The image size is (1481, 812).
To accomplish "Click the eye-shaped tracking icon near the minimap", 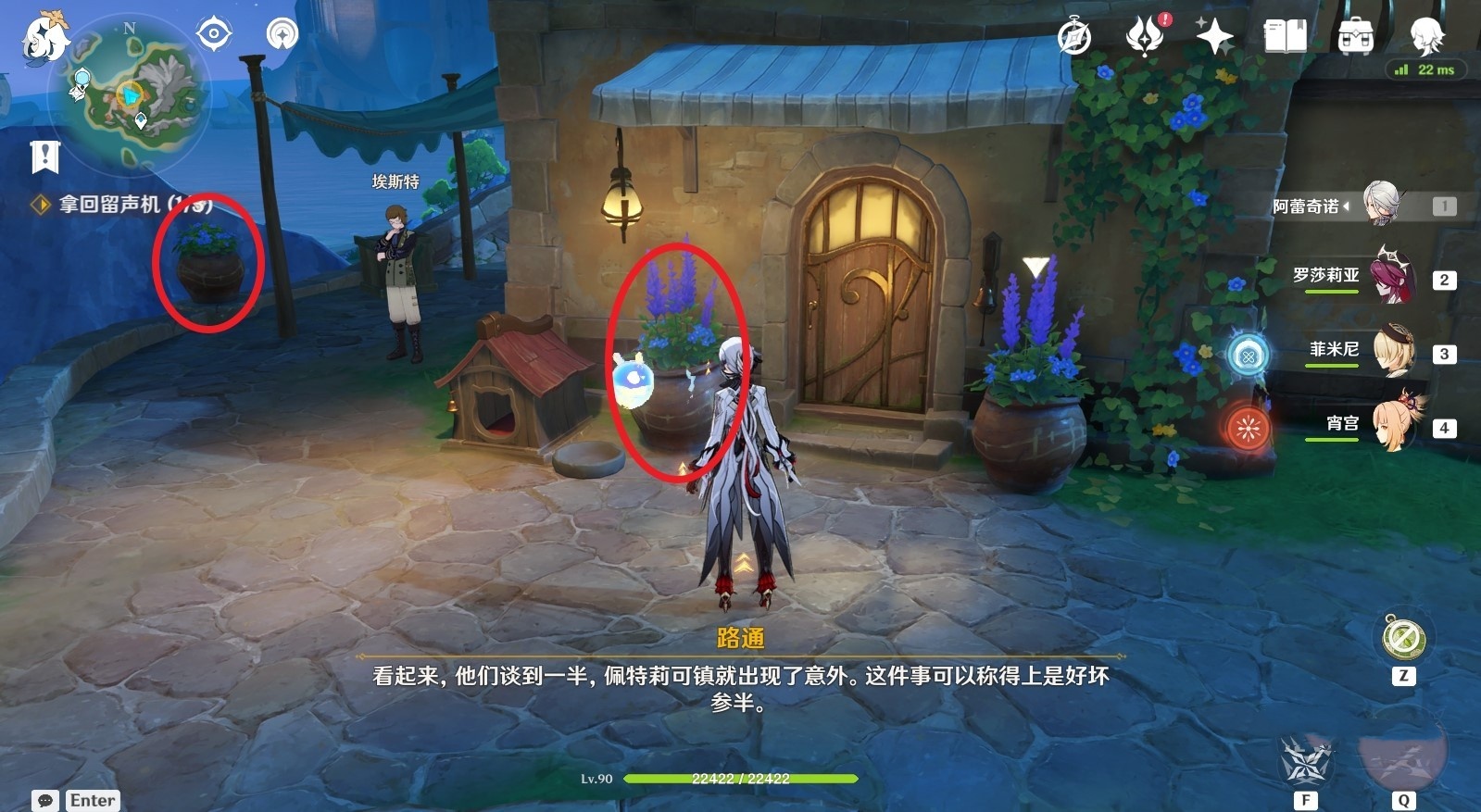I will point(213,32).
